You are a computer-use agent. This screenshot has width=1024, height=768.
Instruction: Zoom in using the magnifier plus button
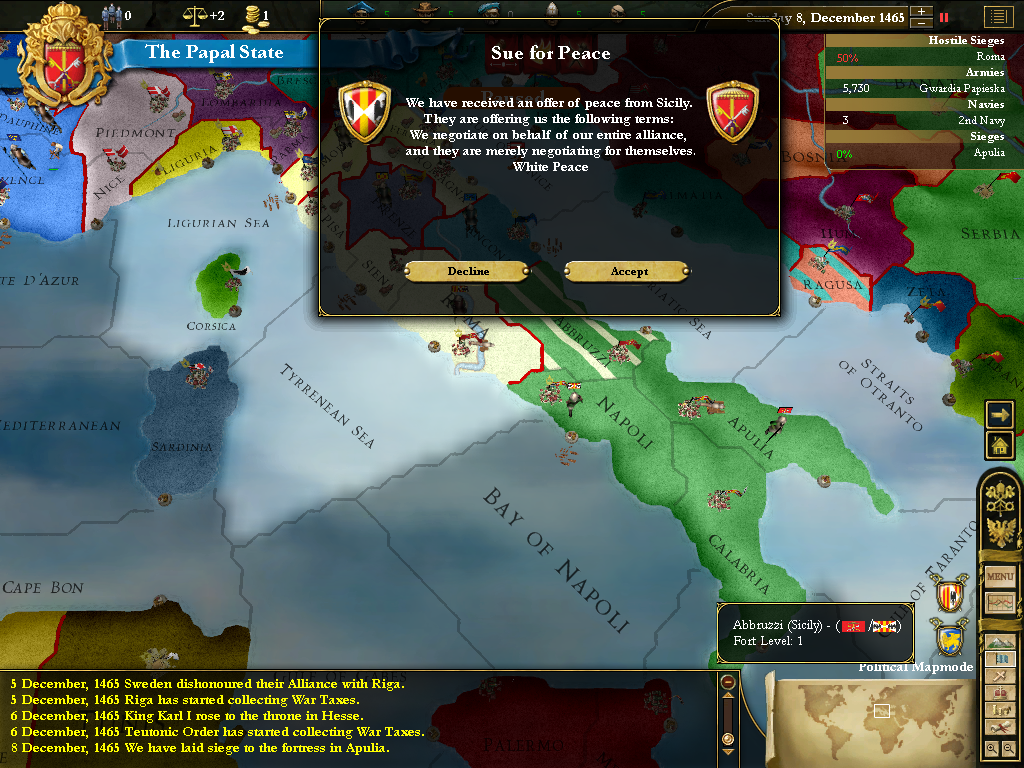(991, 747)
